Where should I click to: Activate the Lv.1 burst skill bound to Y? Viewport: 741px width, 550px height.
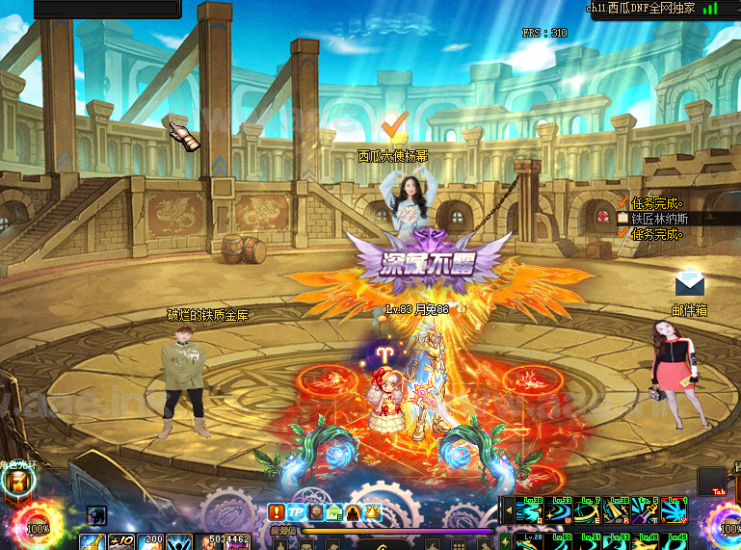pyautogui.click(x=675, y=510)
